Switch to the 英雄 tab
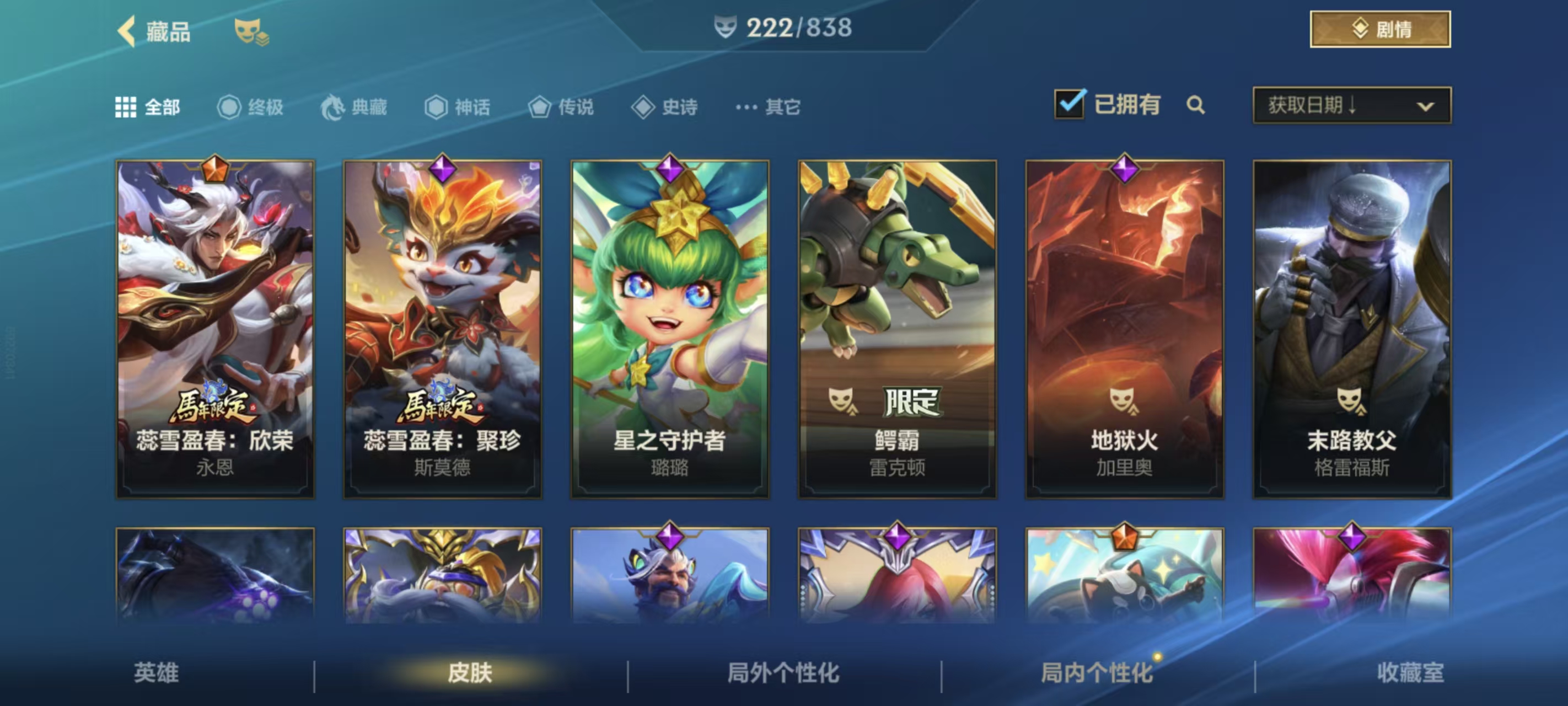1568x706 pixels. point(157,672)
